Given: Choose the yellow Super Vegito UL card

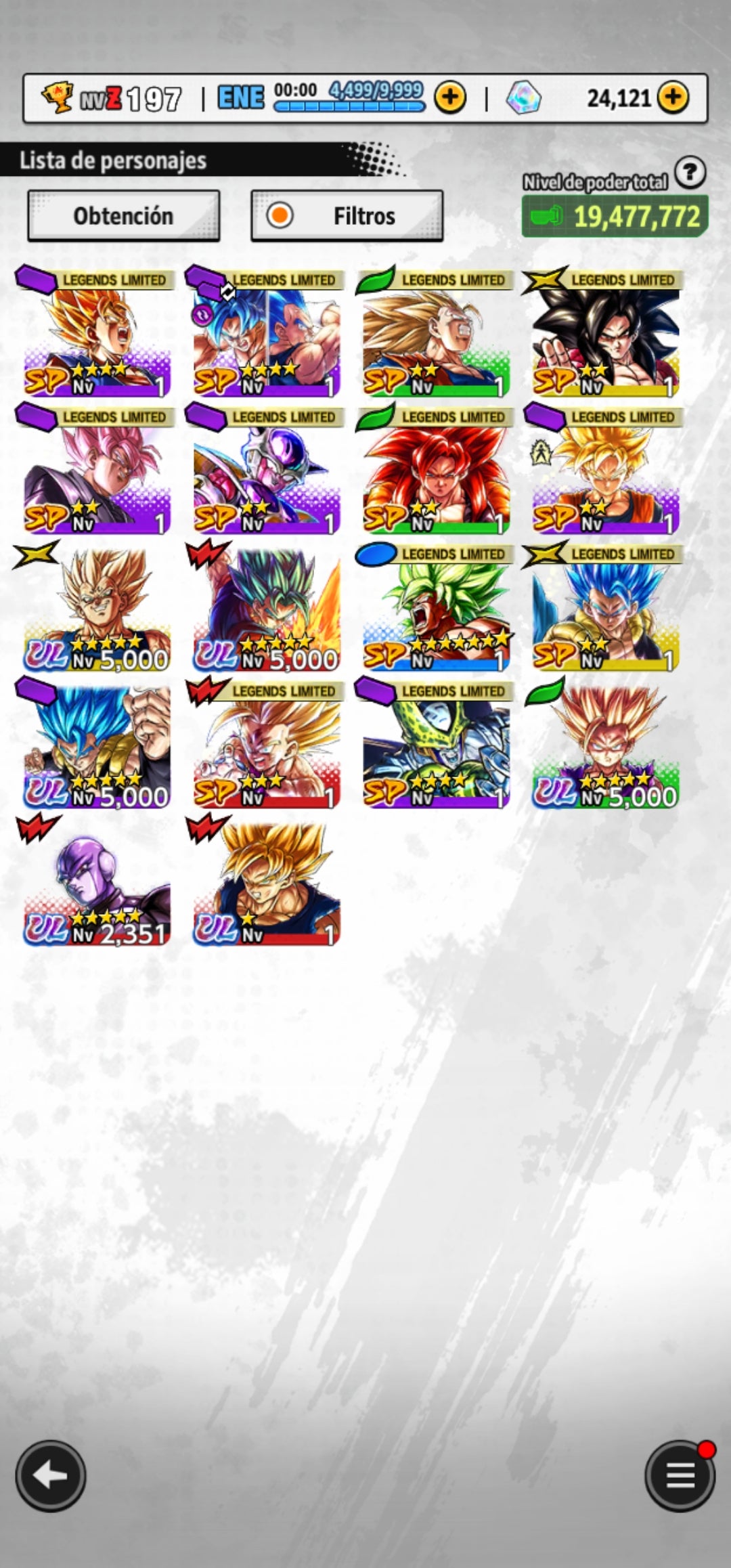Looking at the screenshot, I should pyautogui.click(x=97, y=609).
